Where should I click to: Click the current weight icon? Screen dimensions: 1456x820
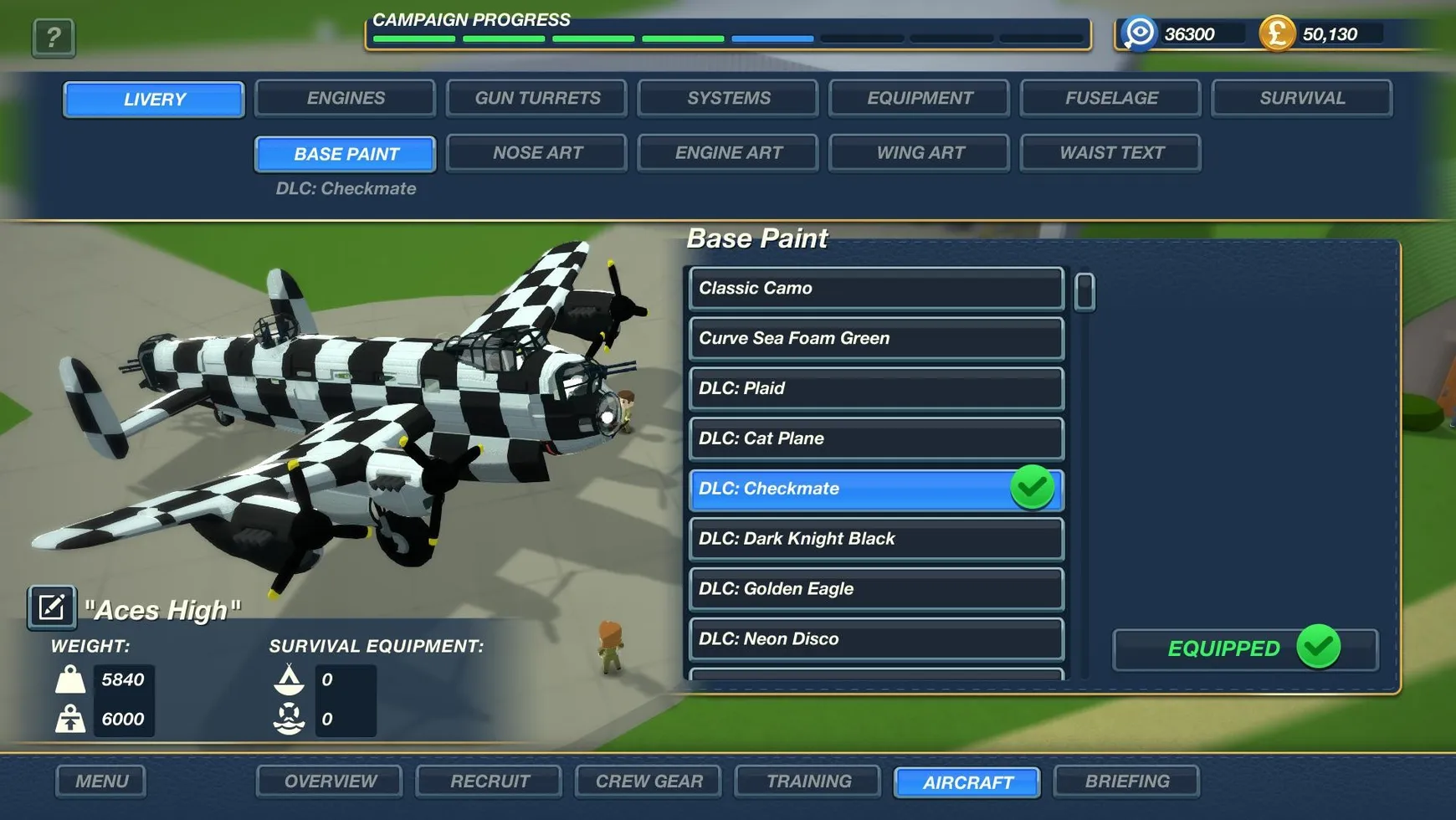click(71, 679)
